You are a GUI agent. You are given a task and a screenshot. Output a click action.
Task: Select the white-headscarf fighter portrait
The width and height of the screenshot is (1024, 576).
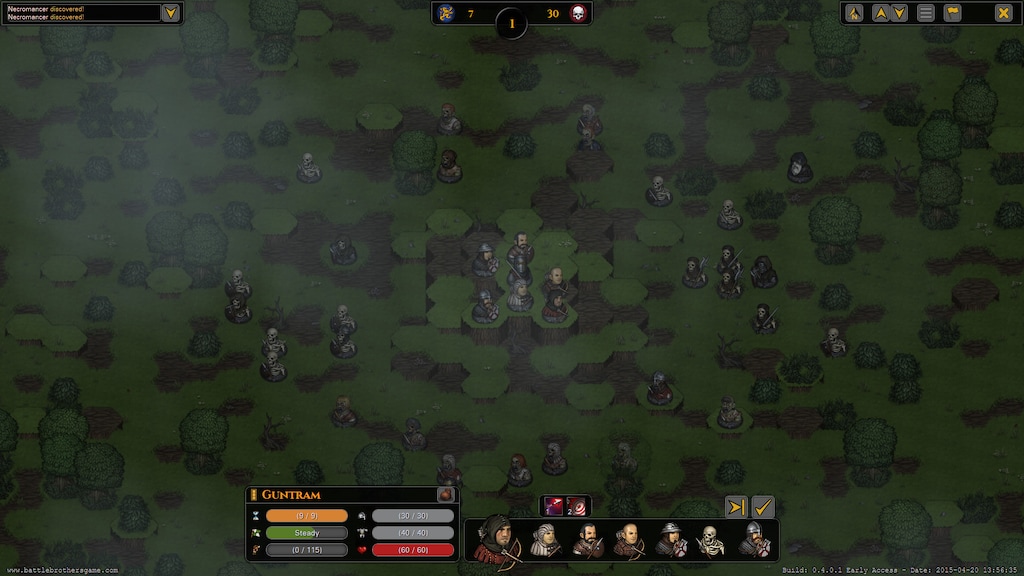(x=546, y=540)
